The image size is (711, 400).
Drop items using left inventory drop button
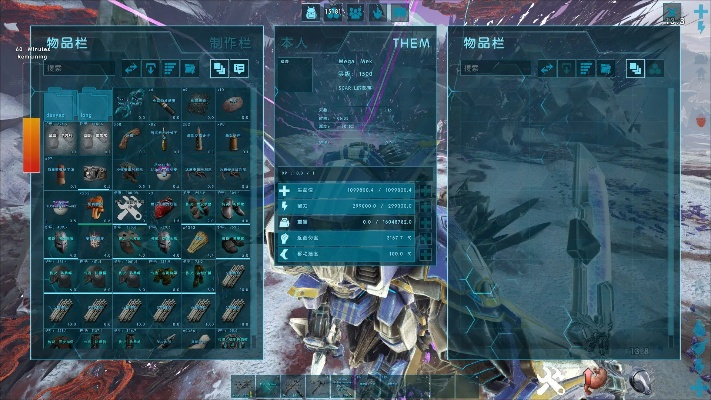151,68
